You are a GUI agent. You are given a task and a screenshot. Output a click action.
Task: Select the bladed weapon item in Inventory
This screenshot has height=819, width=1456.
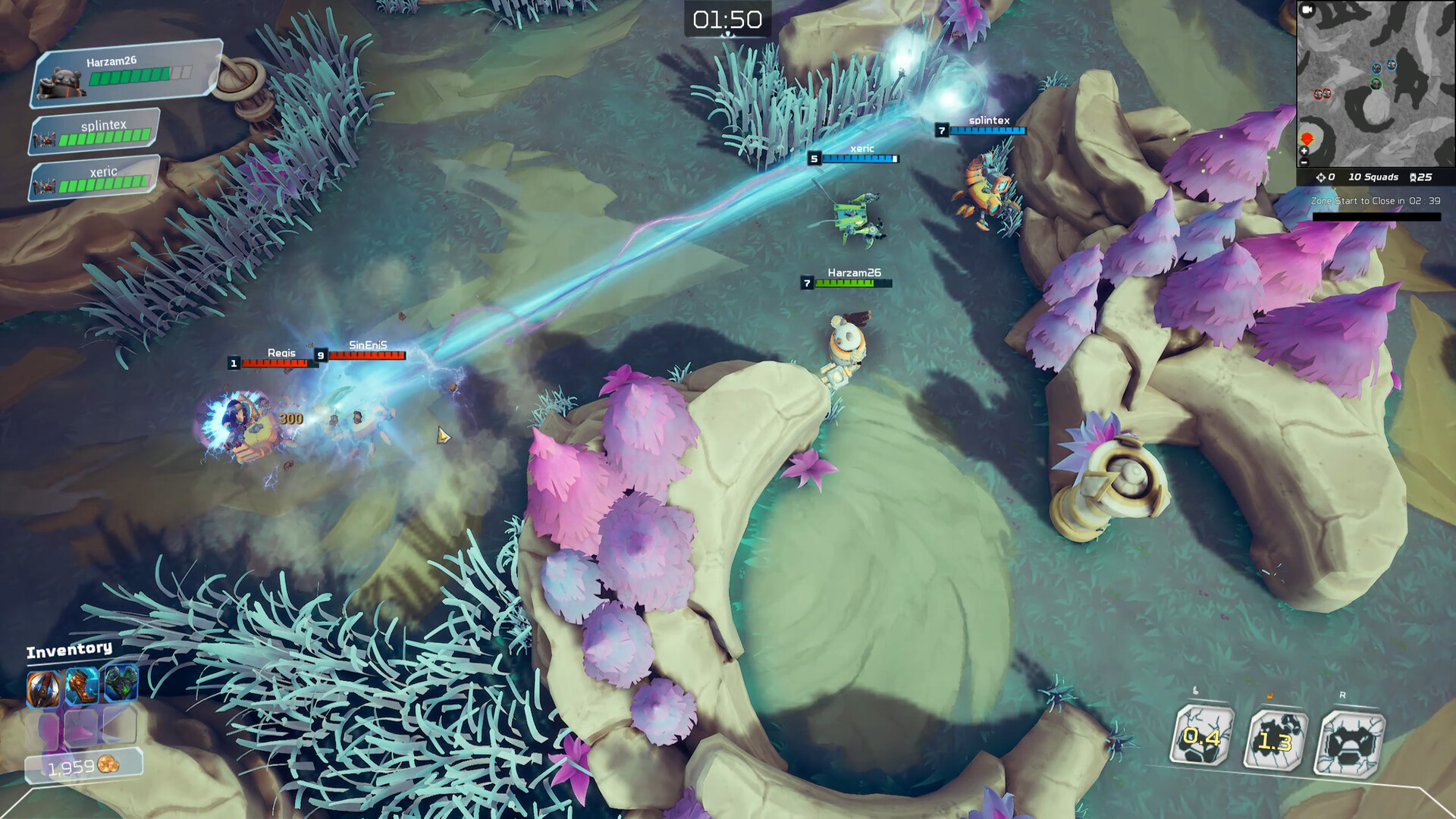pos(43,689)
